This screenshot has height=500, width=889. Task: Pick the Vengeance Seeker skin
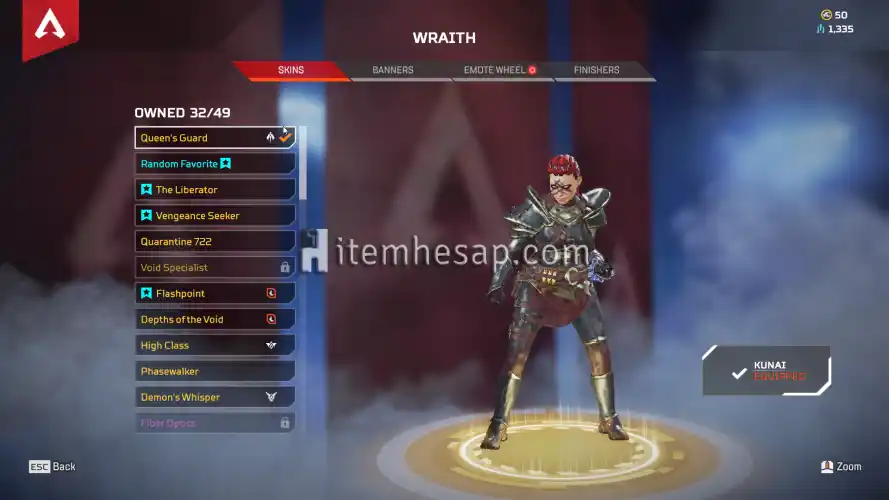(x=215, y=216)
